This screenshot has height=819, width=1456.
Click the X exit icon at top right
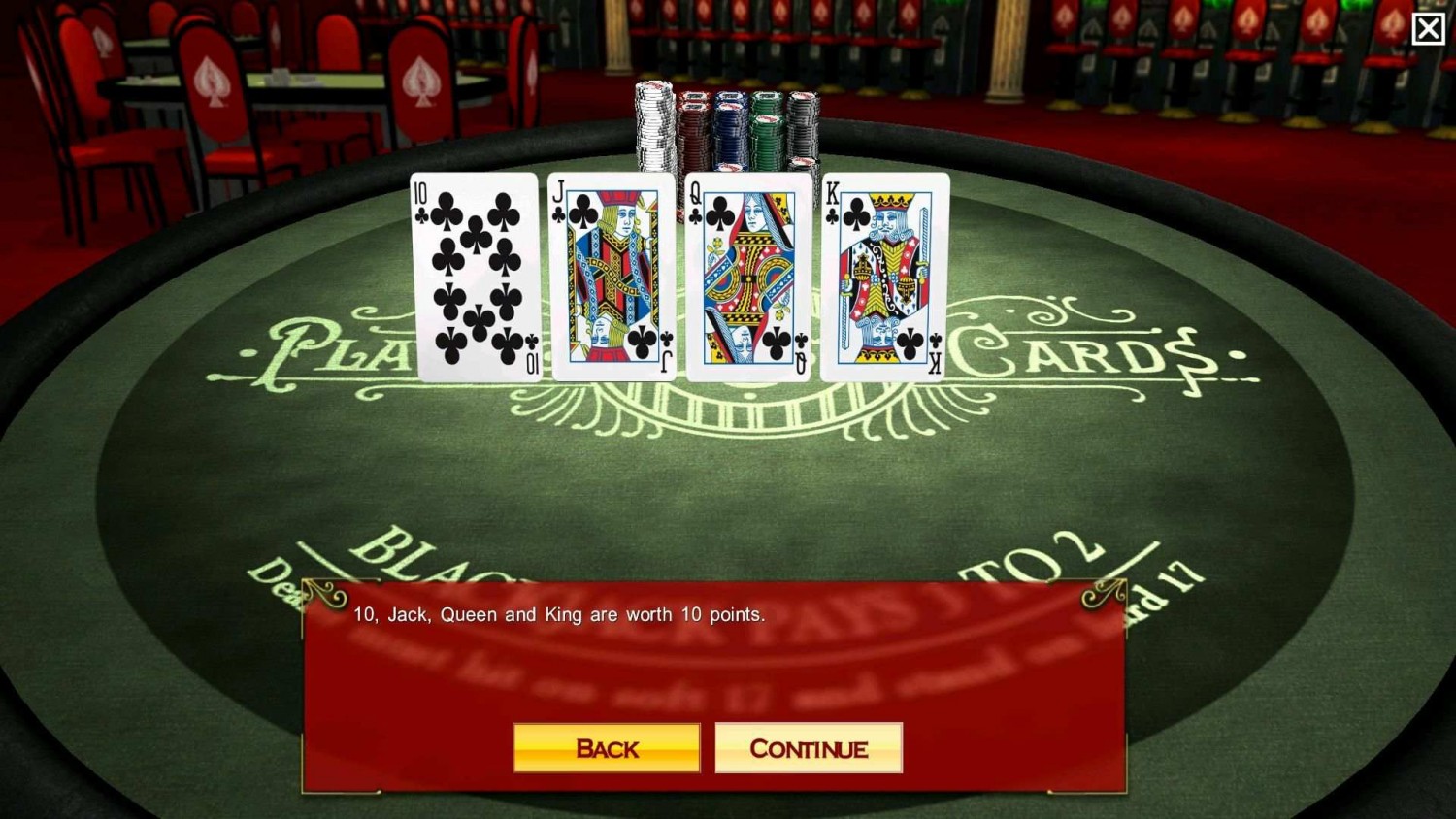pos(1428,28)
